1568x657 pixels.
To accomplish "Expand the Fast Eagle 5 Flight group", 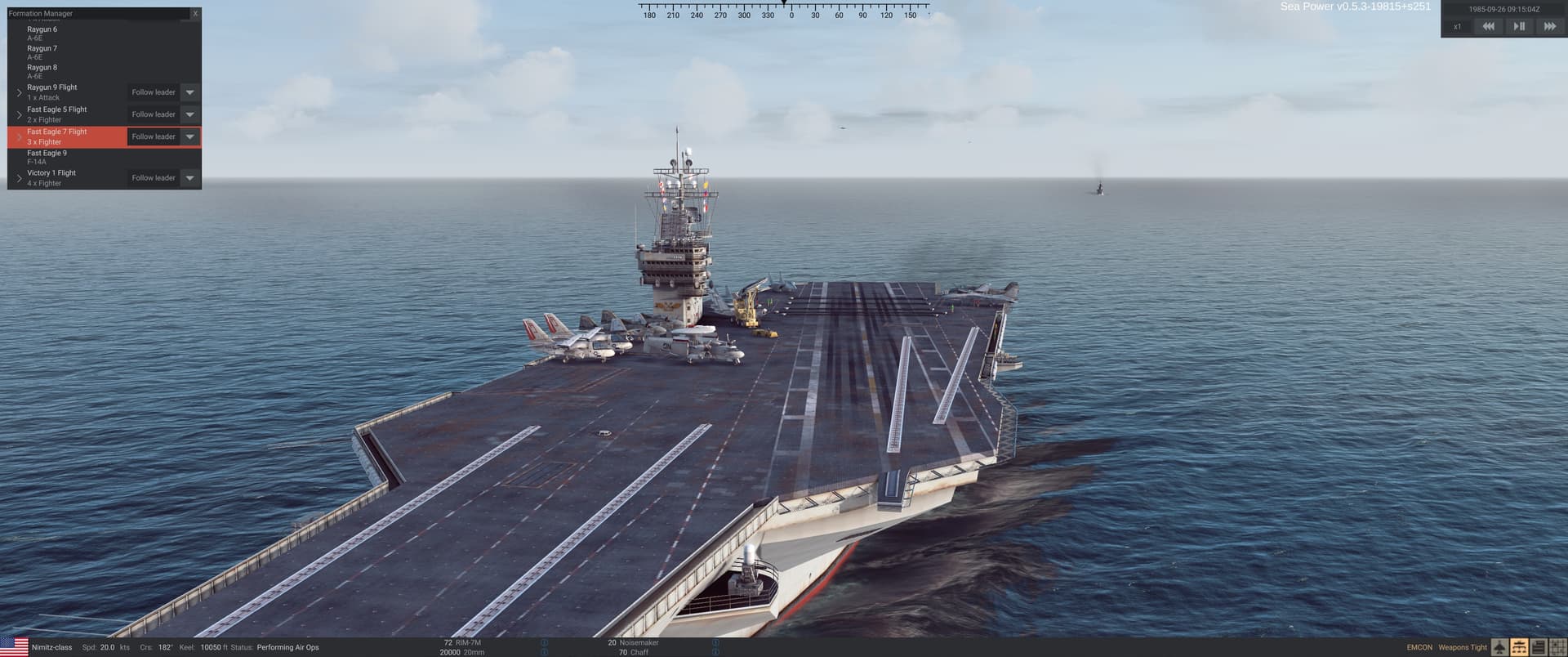I will click(20, 114).
